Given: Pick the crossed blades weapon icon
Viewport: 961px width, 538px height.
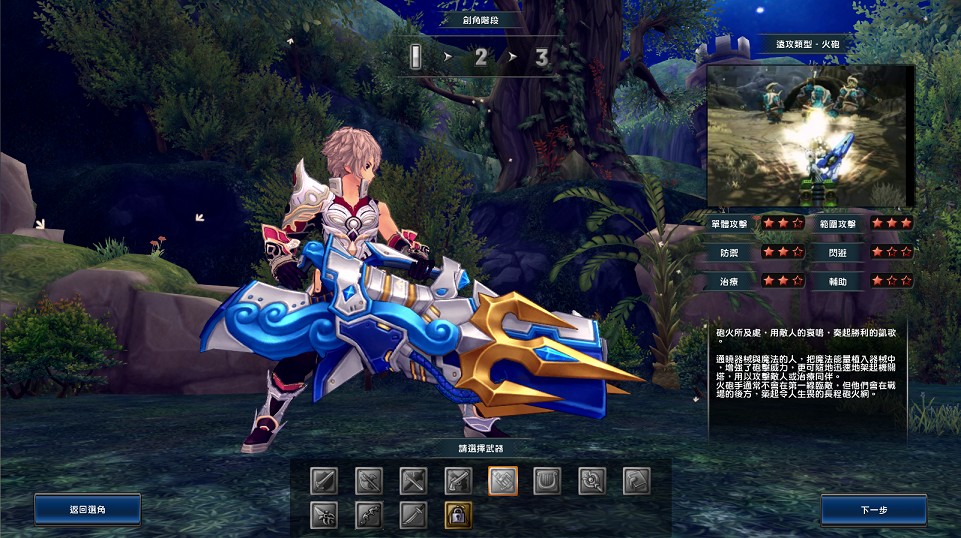Looking at the screenshot, I should 413,482.
